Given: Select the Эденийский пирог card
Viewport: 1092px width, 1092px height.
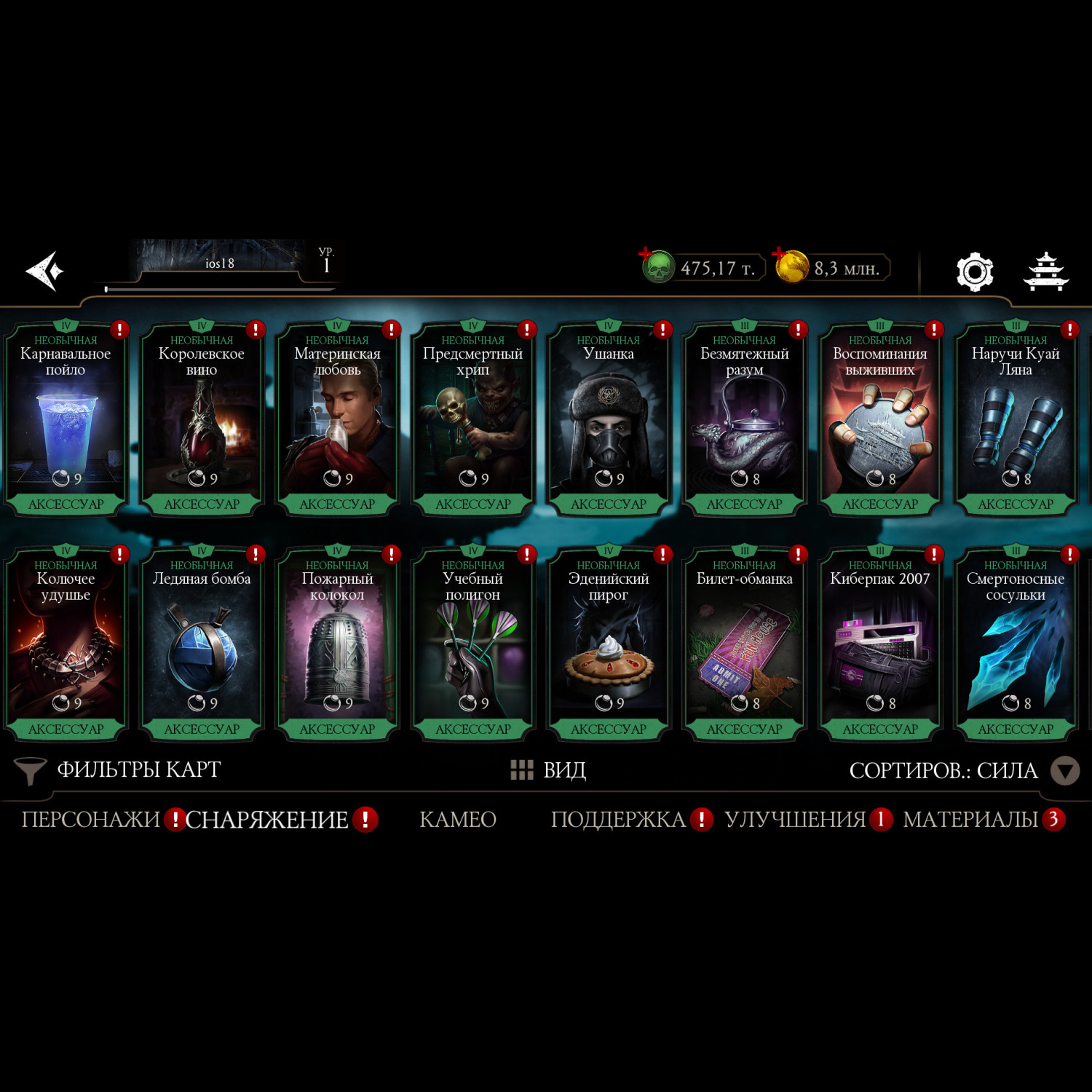Looking at the screenshot, I should point(609,644).
